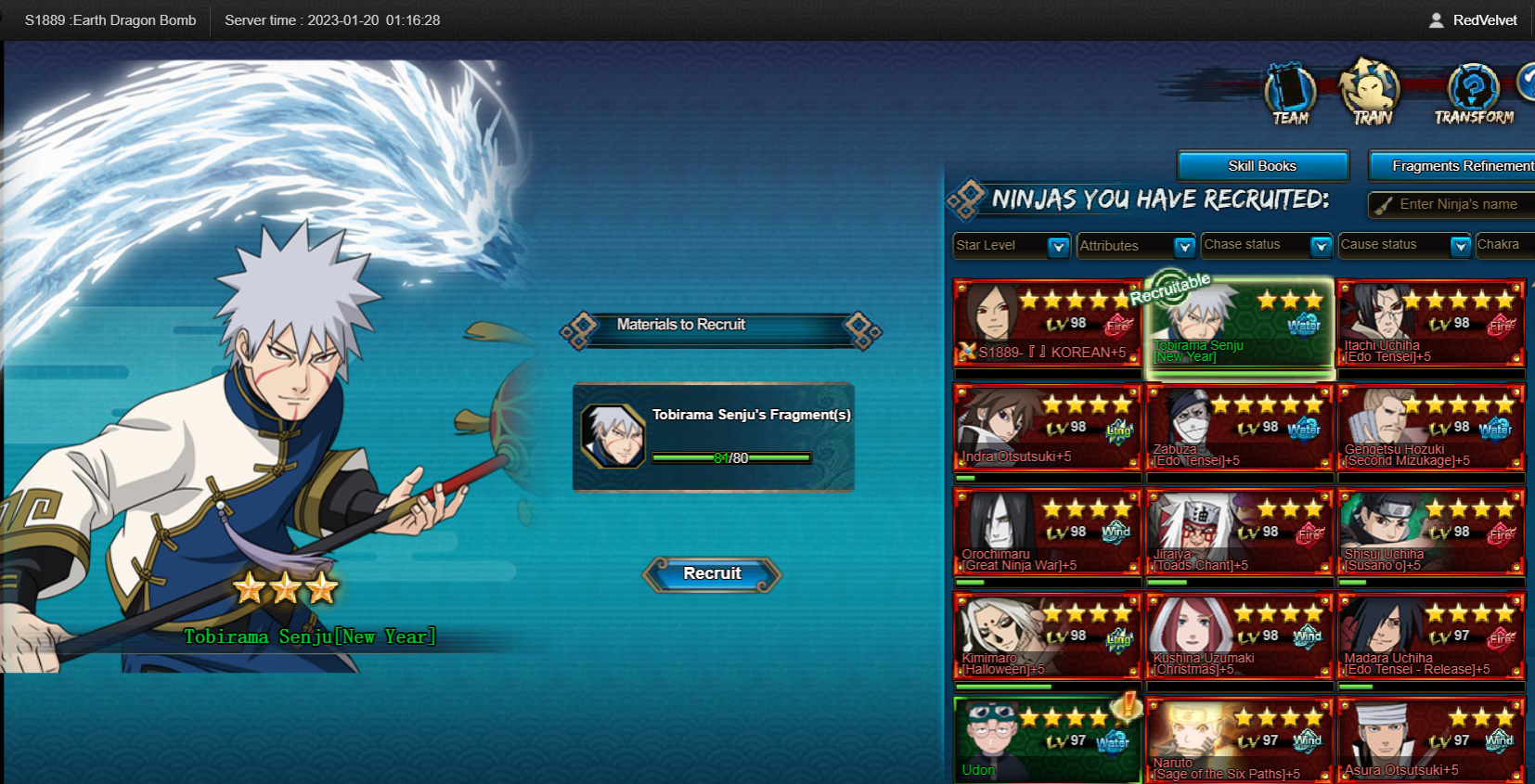The image size is (1535, 784).
Task: Recruit Tobirama Senju with the Recruit button
Action: pyautogui.click(x=712, y=574)
